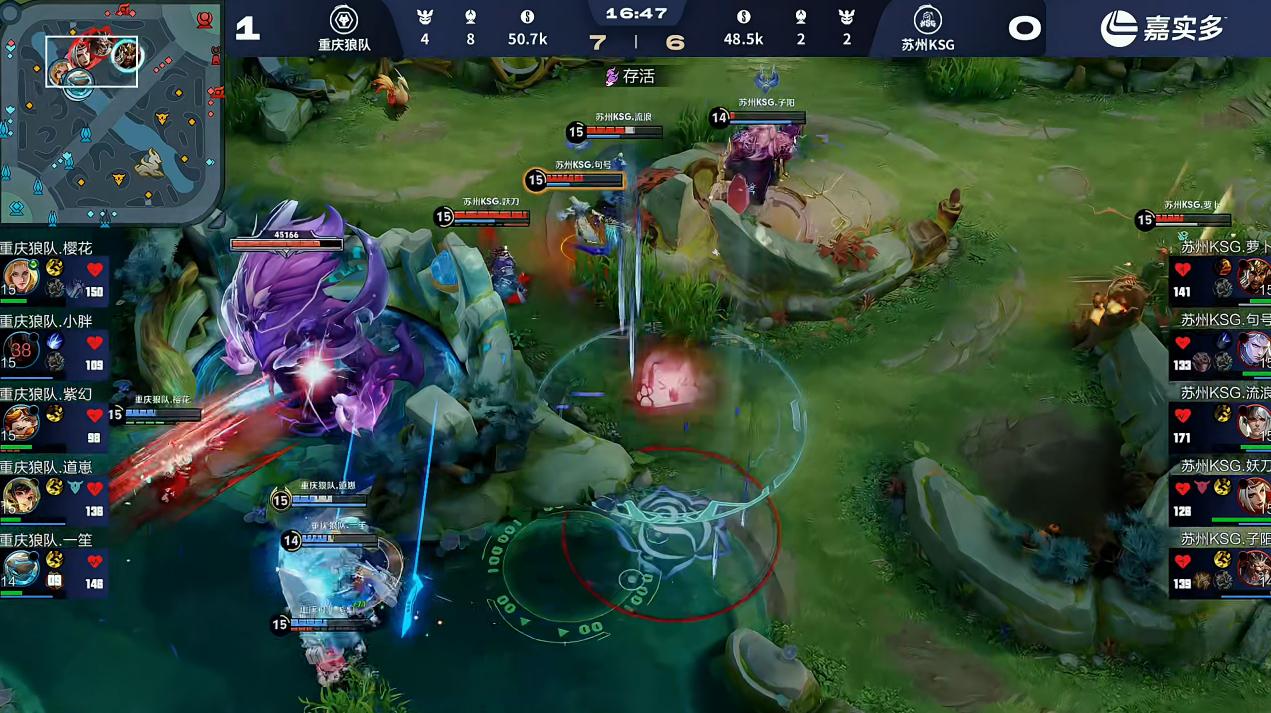Open the 嘉实多 sponsor logo
The image size is (1271, 713).
pos(1162,28)
